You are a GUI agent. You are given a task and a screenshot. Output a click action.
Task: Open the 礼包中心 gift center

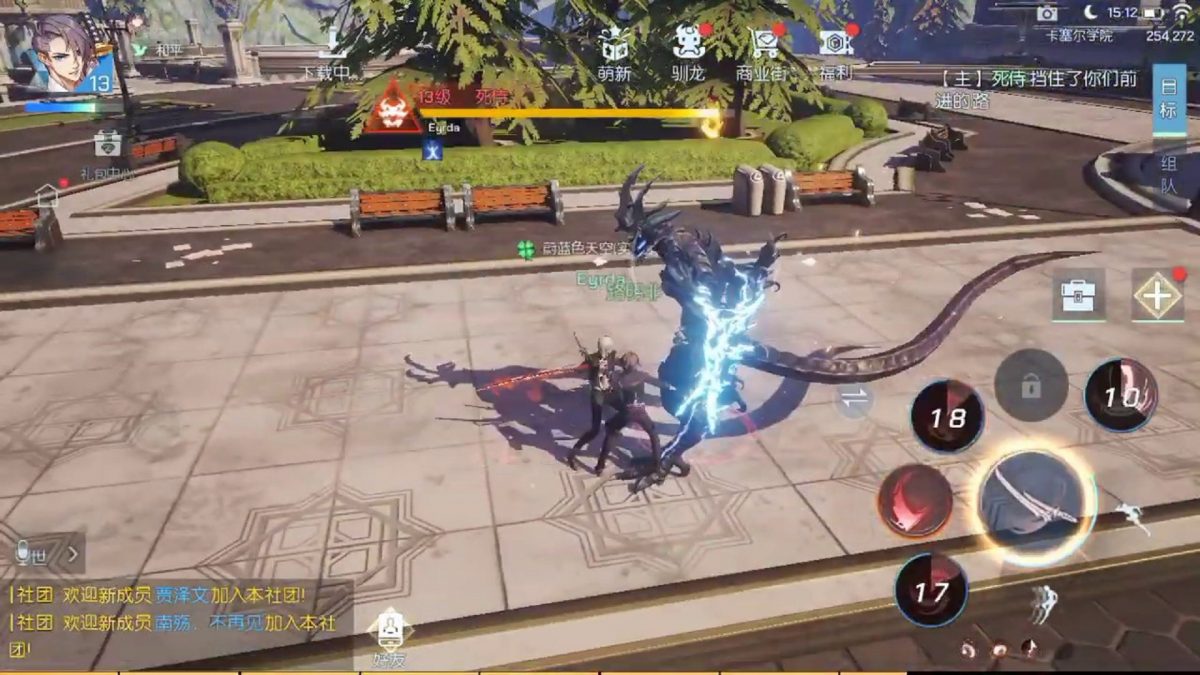coord(108,148)
